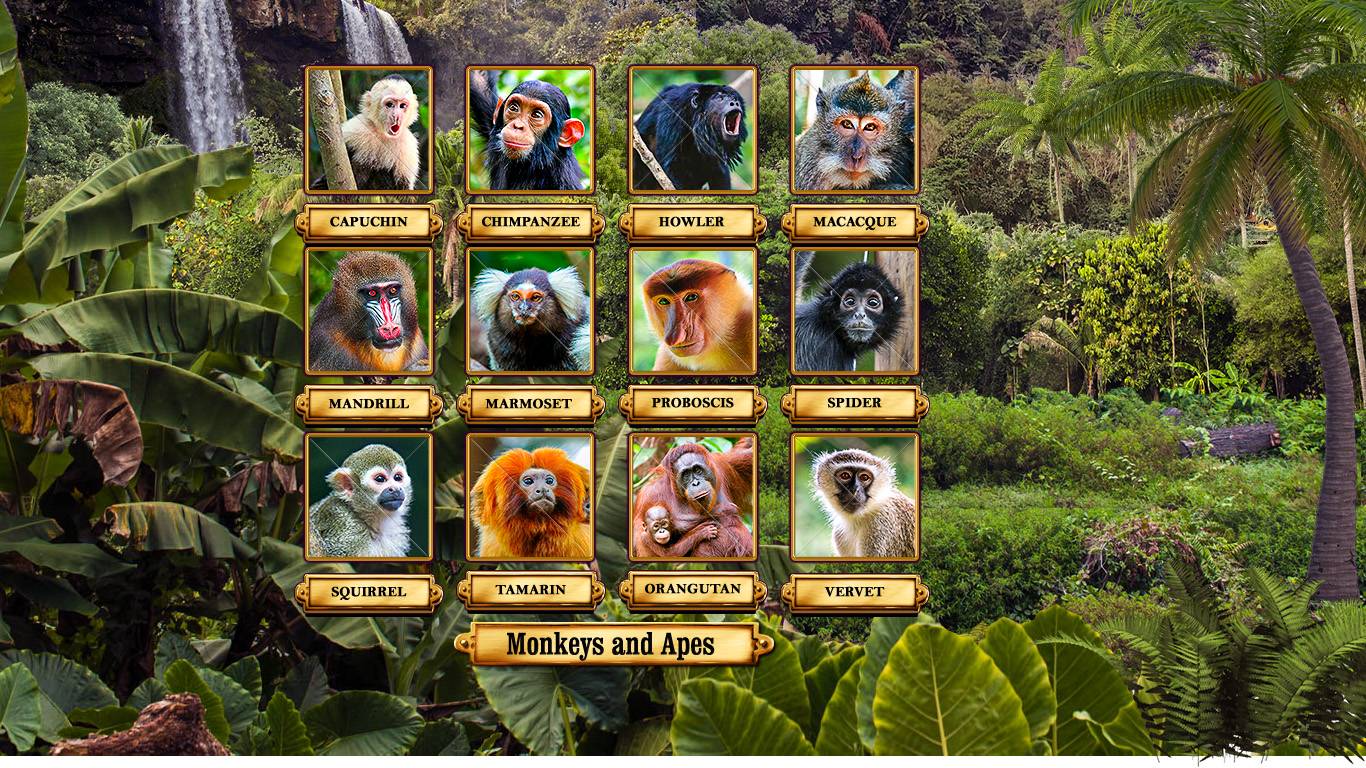Image resolution: width=1366 pixels, height=768 pixels.
Task: Open the Orangutan mother and baby picture
Action: (x=693, y=496)
